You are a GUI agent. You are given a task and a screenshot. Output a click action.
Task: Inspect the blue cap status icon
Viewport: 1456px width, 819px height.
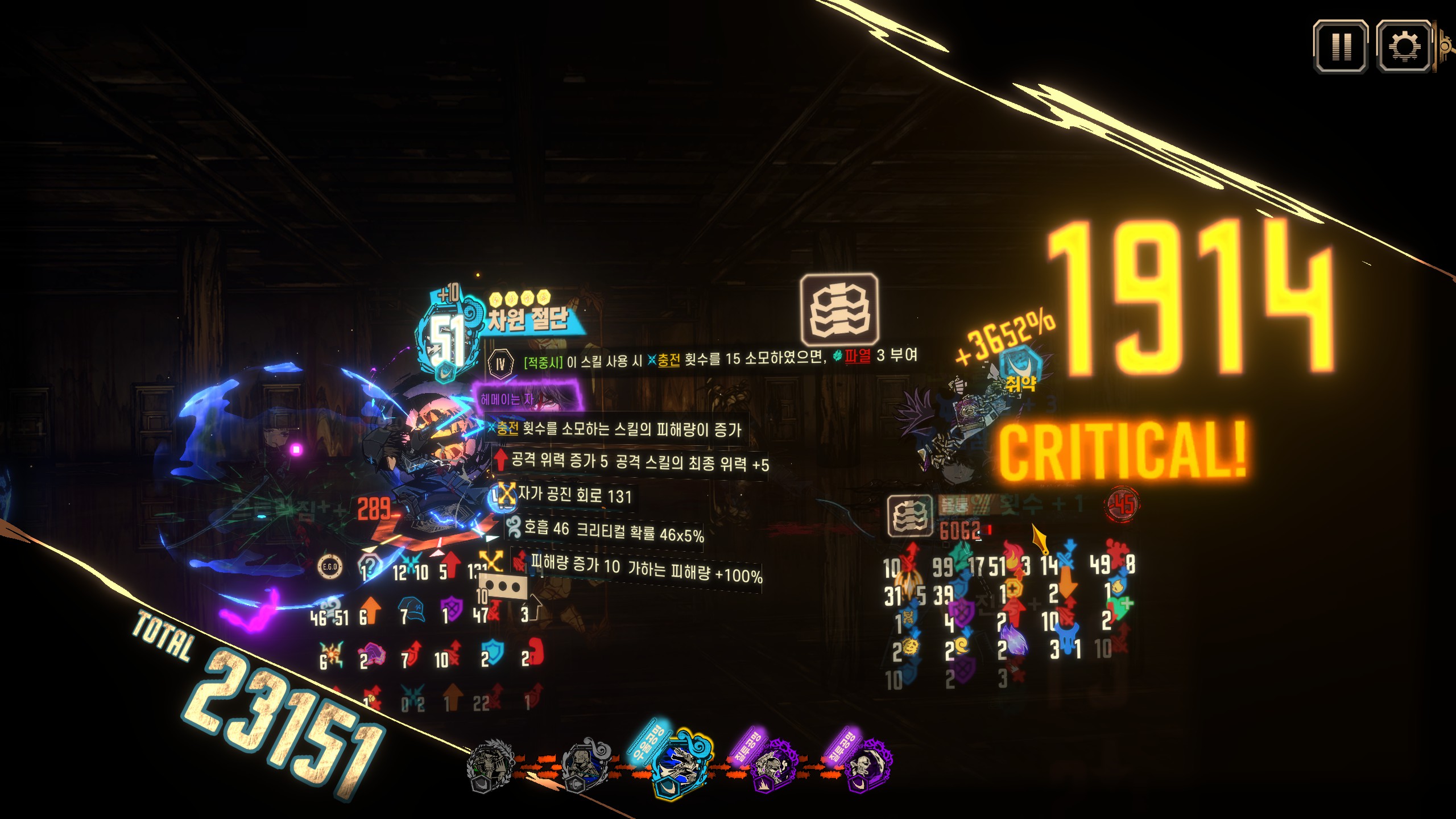(x=411, y=609)
